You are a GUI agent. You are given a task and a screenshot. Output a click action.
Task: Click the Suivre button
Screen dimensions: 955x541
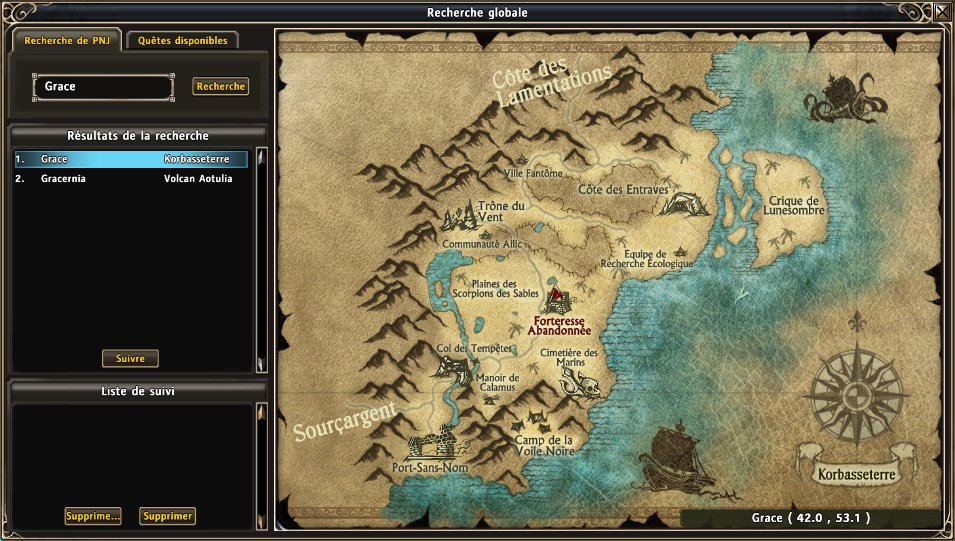(x=130, y=358)
